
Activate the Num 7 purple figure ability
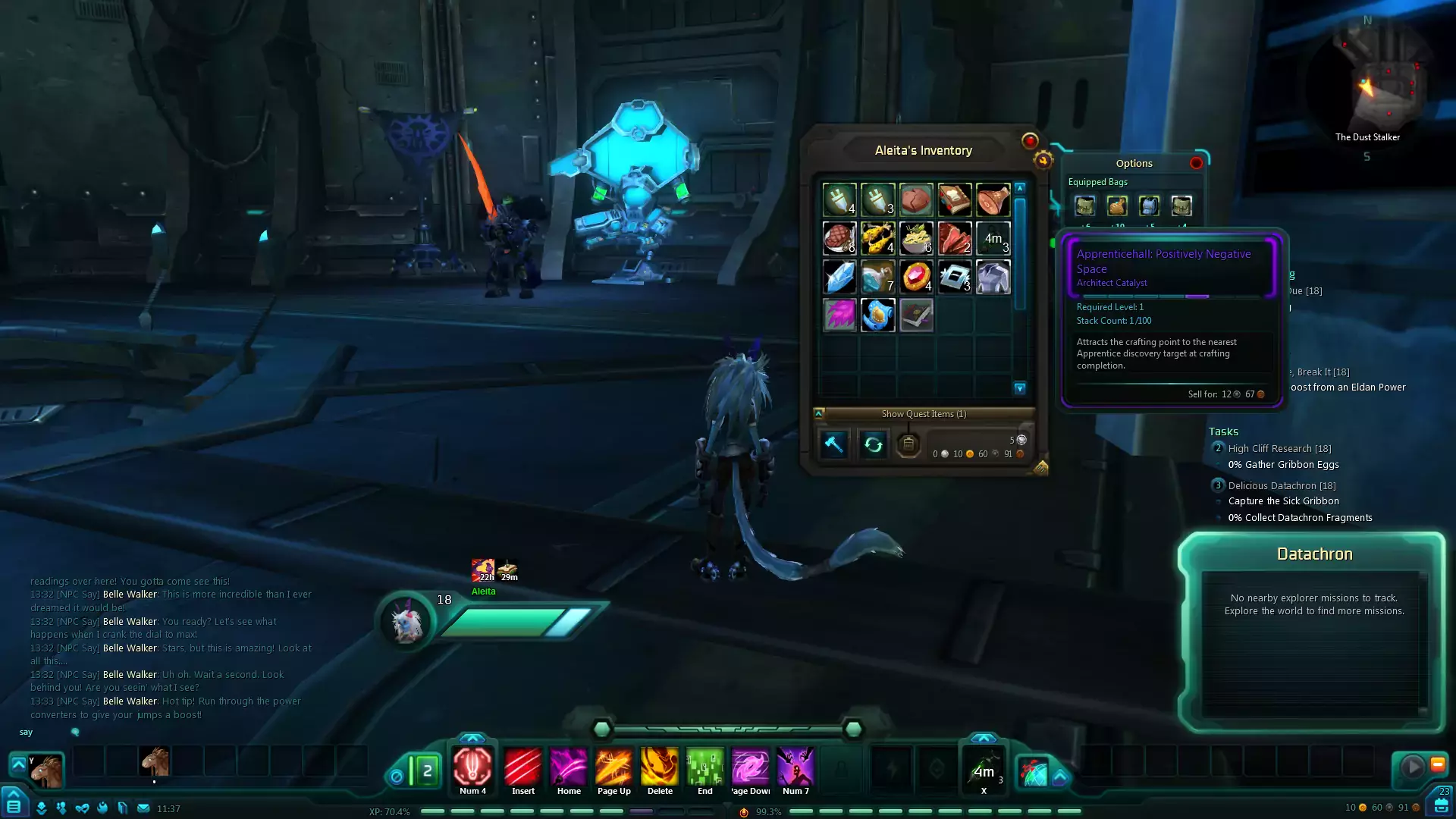[795, 767]
